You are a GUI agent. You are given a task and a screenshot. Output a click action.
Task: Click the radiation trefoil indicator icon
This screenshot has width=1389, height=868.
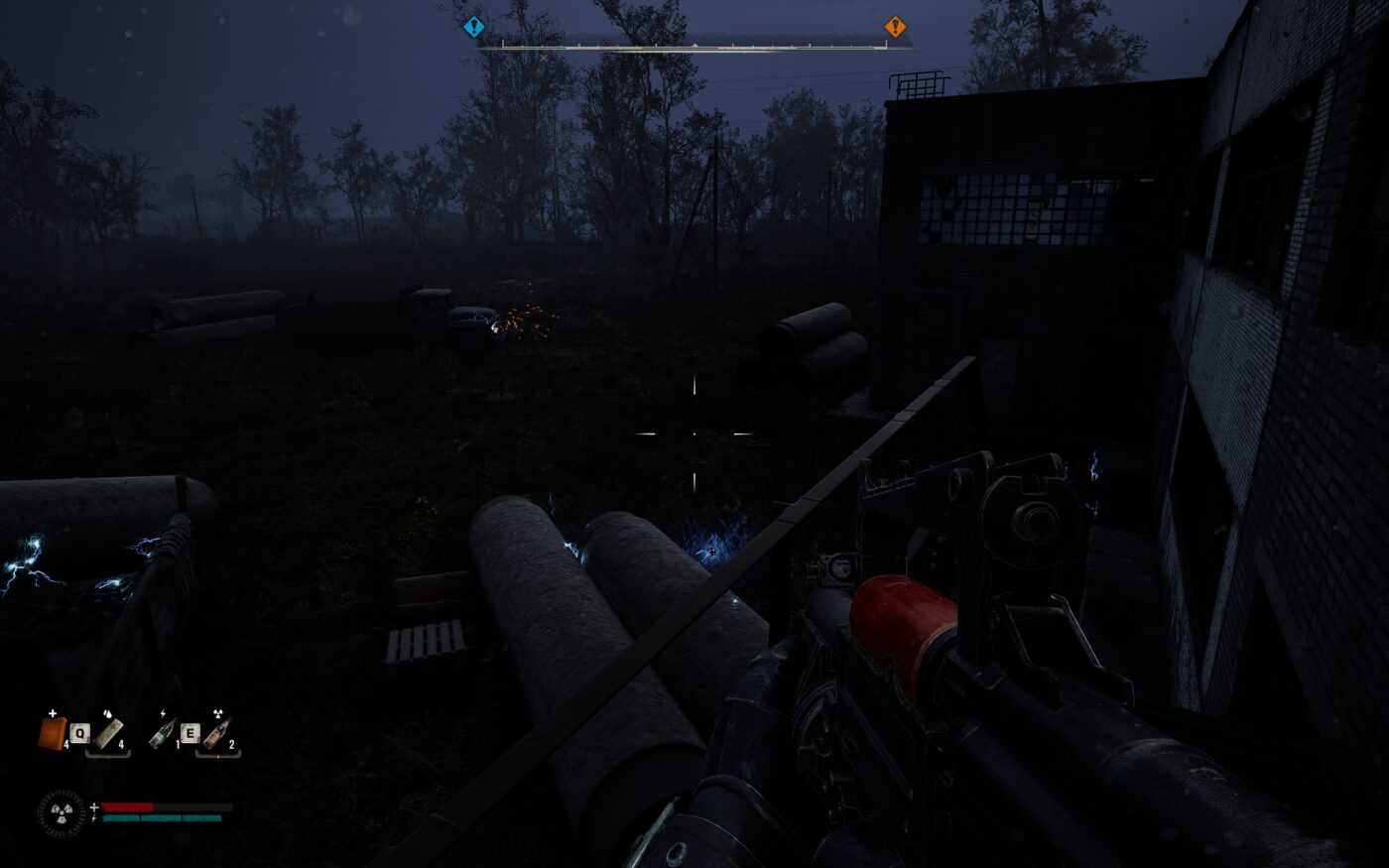(62, 812)
